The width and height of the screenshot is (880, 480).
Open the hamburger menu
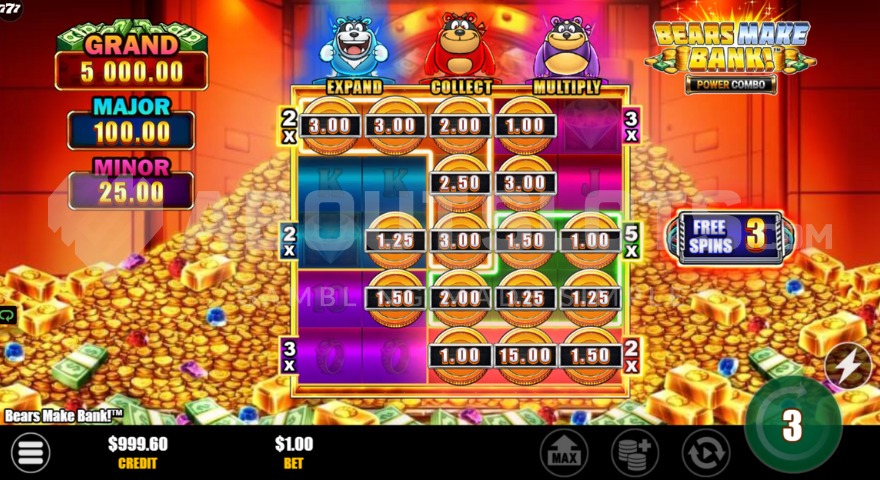pos(31,452)
